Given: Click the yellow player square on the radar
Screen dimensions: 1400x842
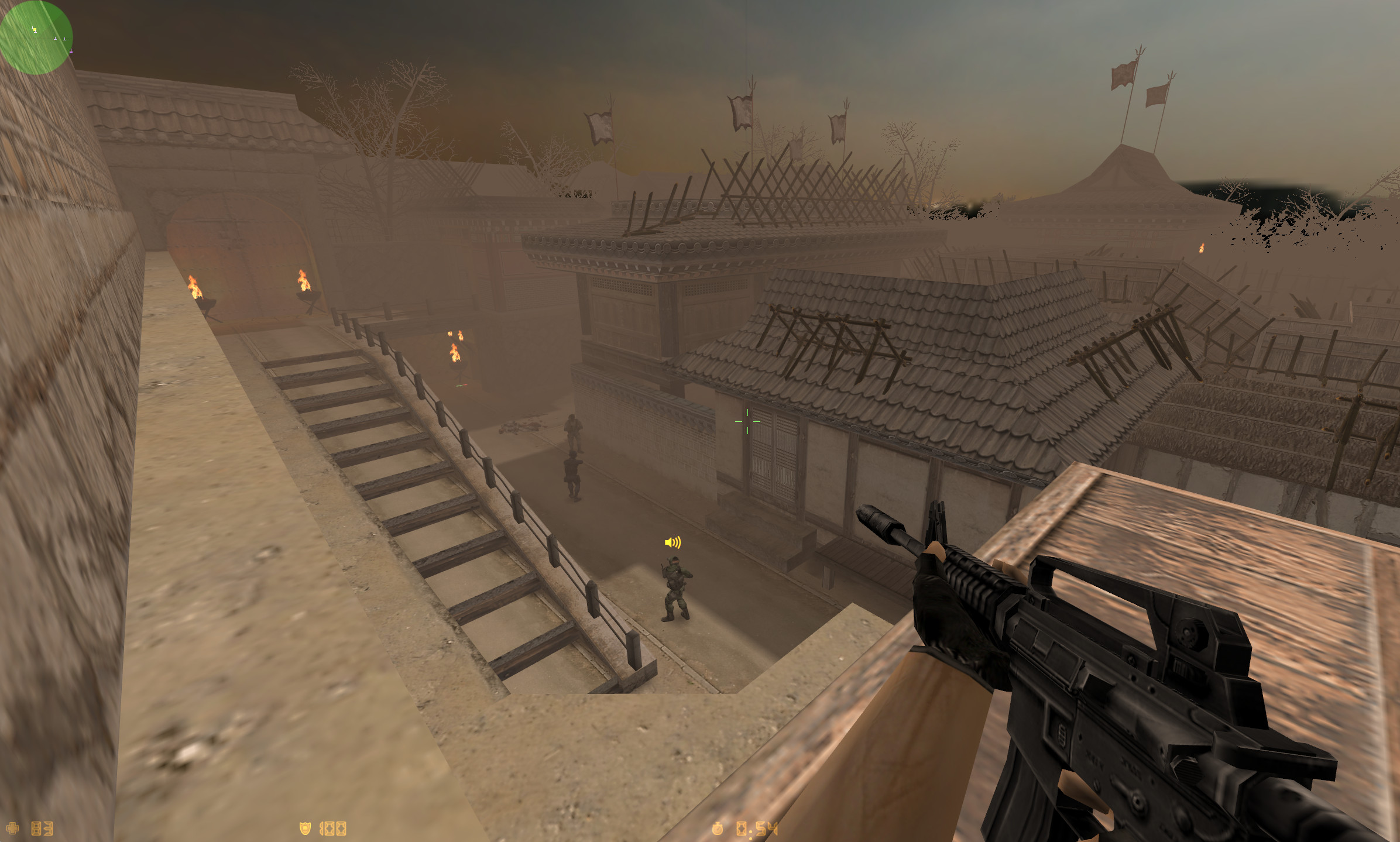Looking at the screenshot, I should 34,29.
